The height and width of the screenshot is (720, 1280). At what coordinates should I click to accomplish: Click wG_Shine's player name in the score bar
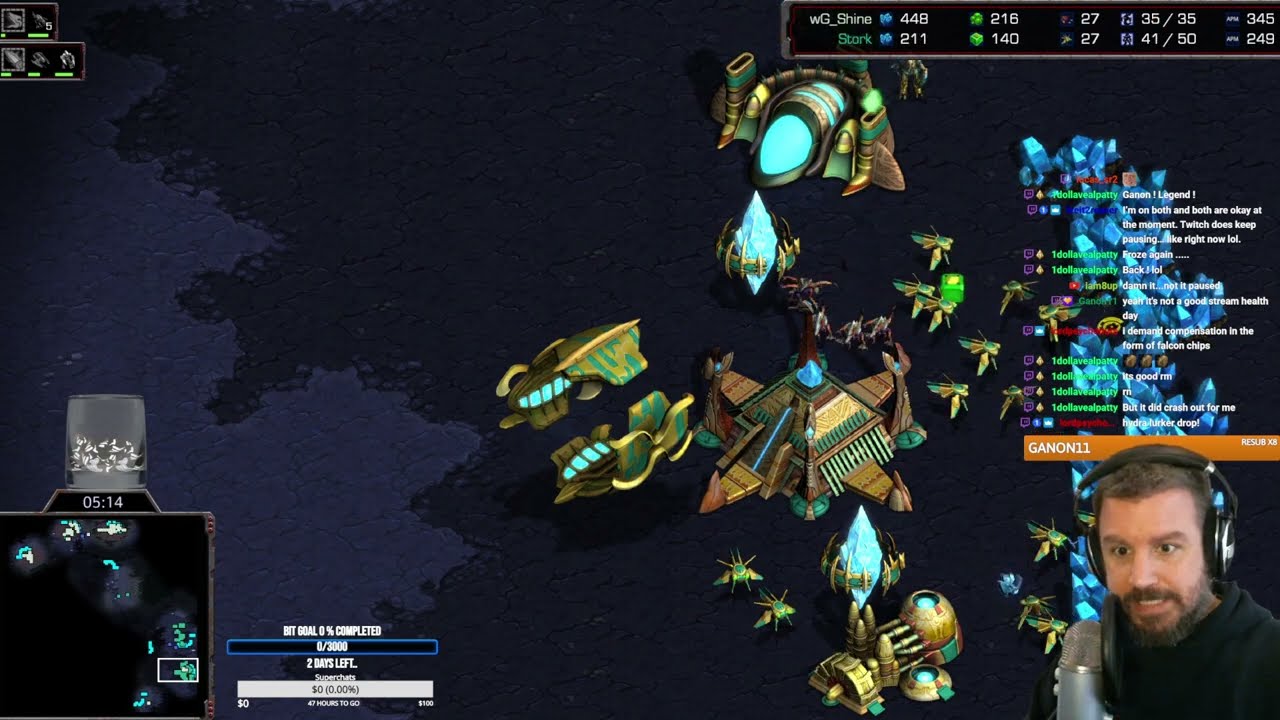[x=840, y=18]
